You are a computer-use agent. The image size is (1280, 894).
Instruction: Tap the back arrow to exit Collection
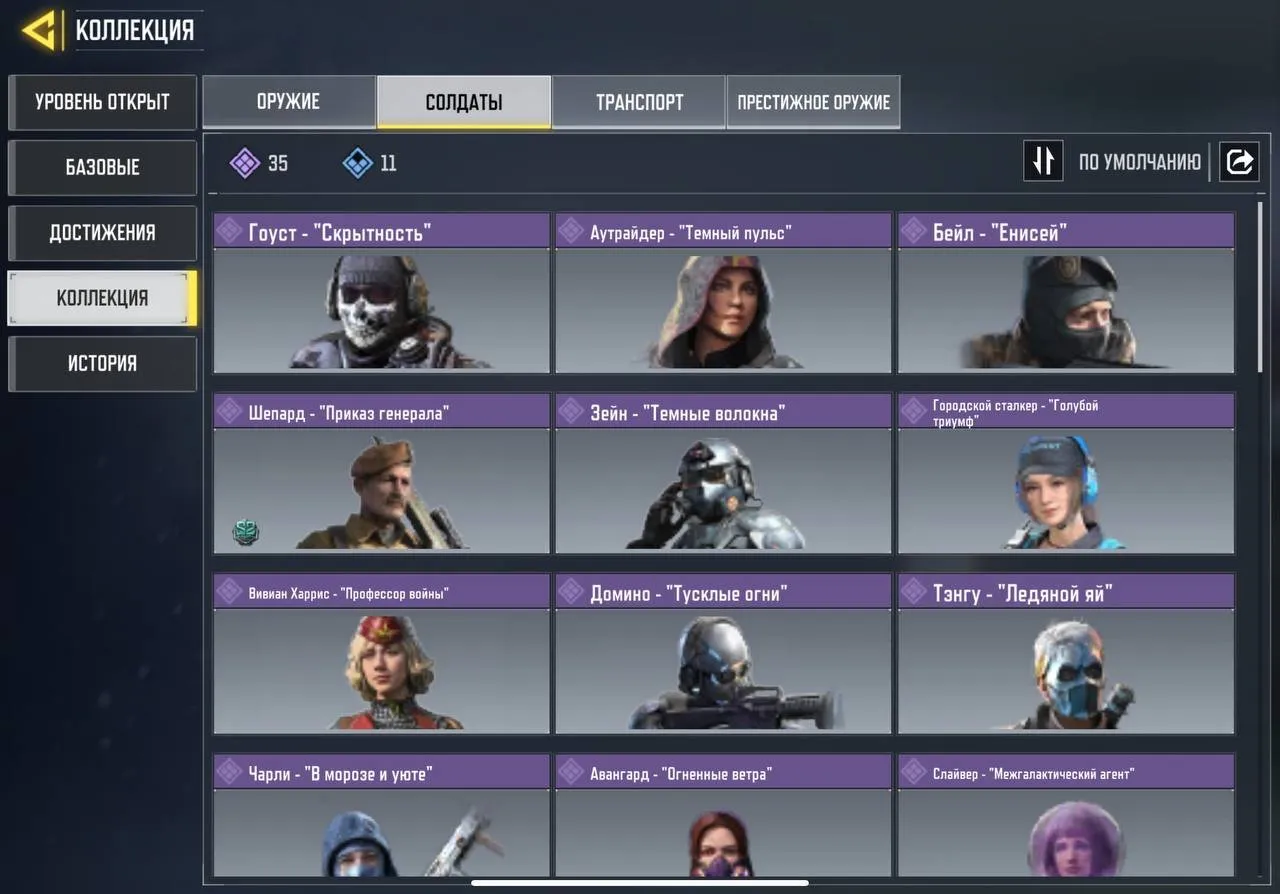(x=38, y=29)
